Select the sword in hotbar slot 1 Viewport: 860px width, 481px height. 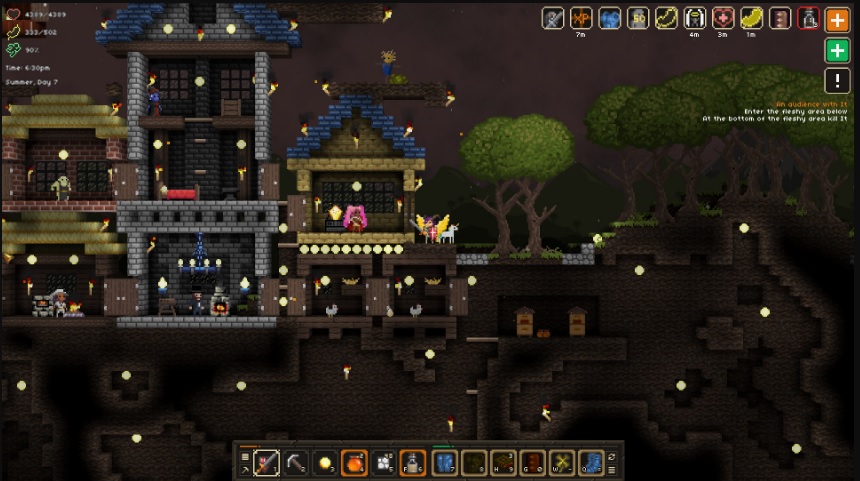(x=267, y=462)
